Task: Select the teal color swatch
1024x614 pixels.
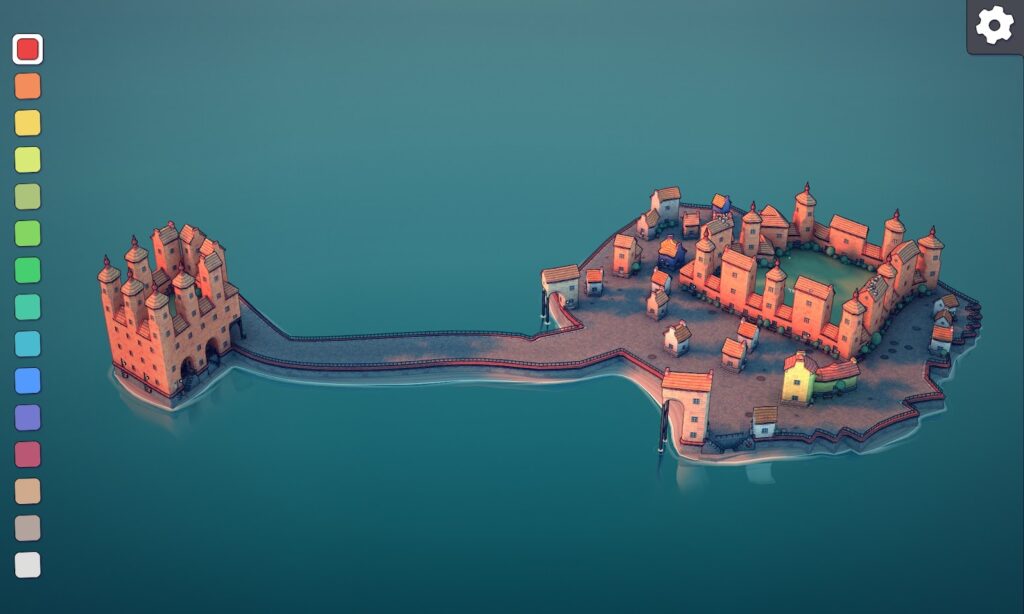Action: pos(28,307)
